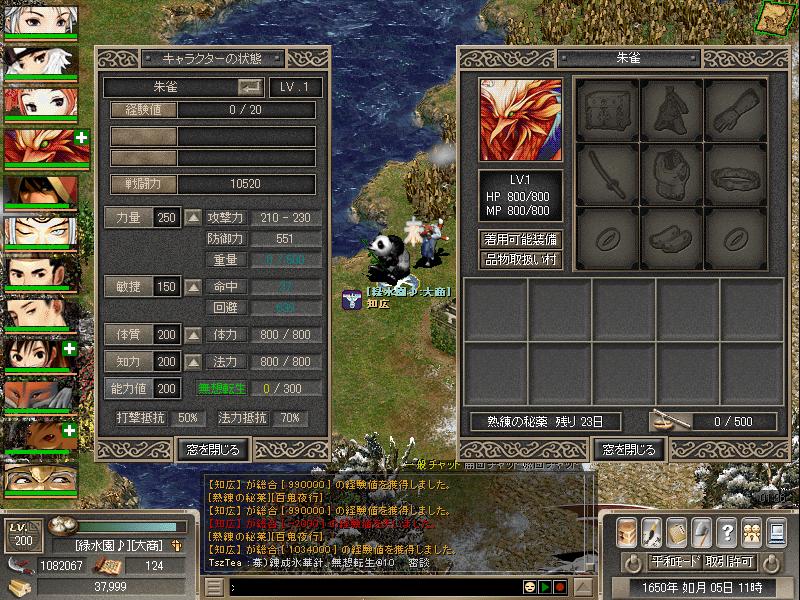The height and width of the screenshot is (600, 800).
Task: Click the chat text input field
Action: 370,587
